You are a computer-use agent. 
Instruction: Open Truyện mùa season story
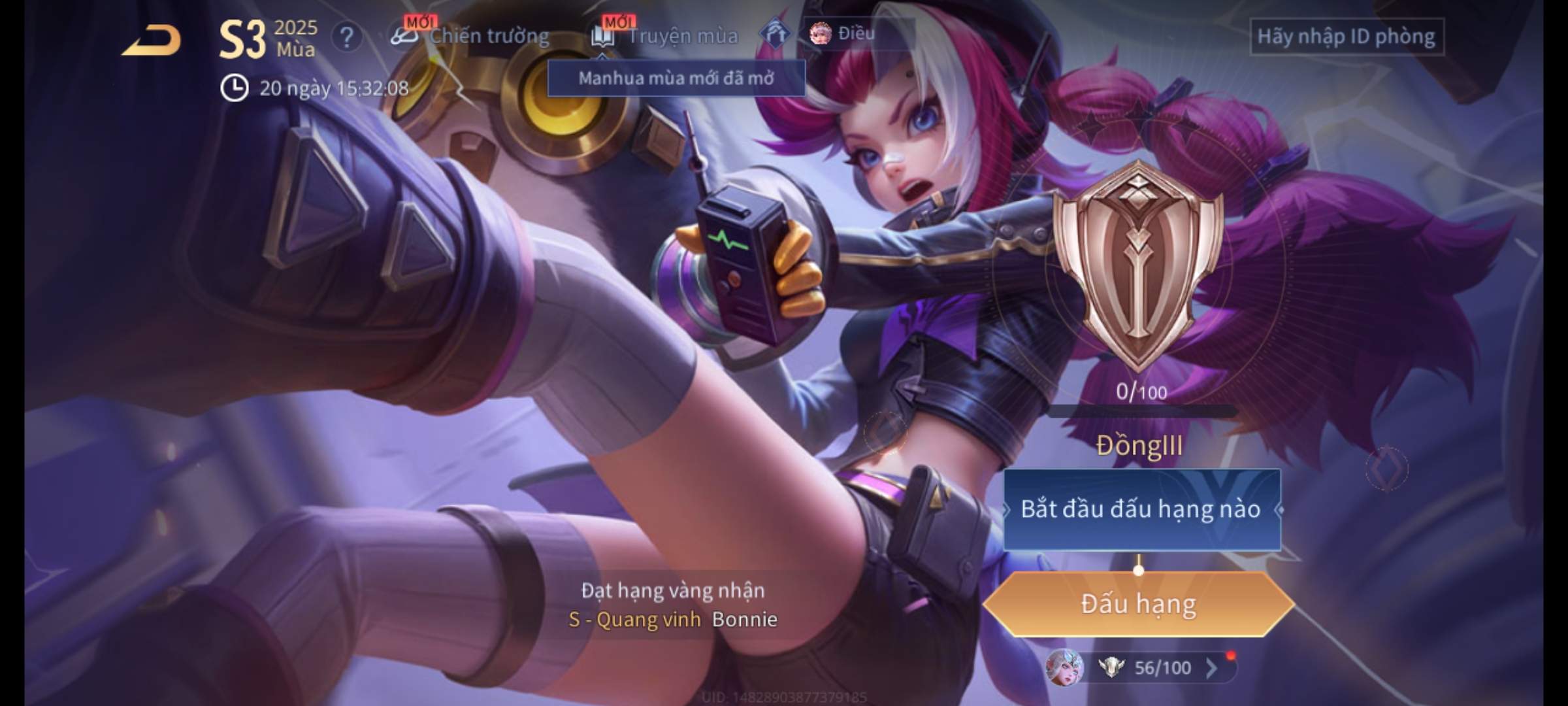[x=665, y=36]
